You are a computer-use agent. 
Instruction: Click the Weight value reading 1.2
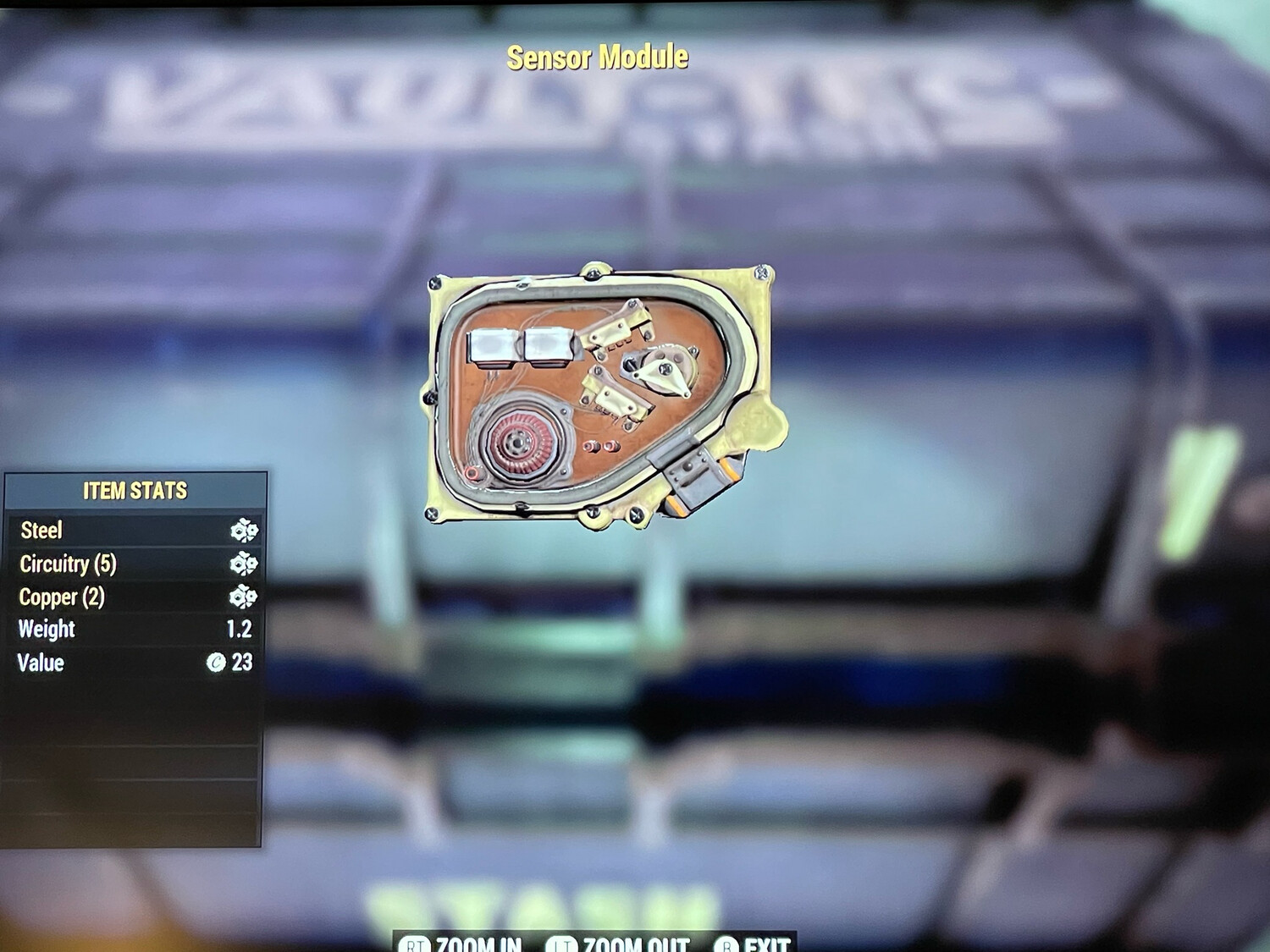click(x=238, y=630)
